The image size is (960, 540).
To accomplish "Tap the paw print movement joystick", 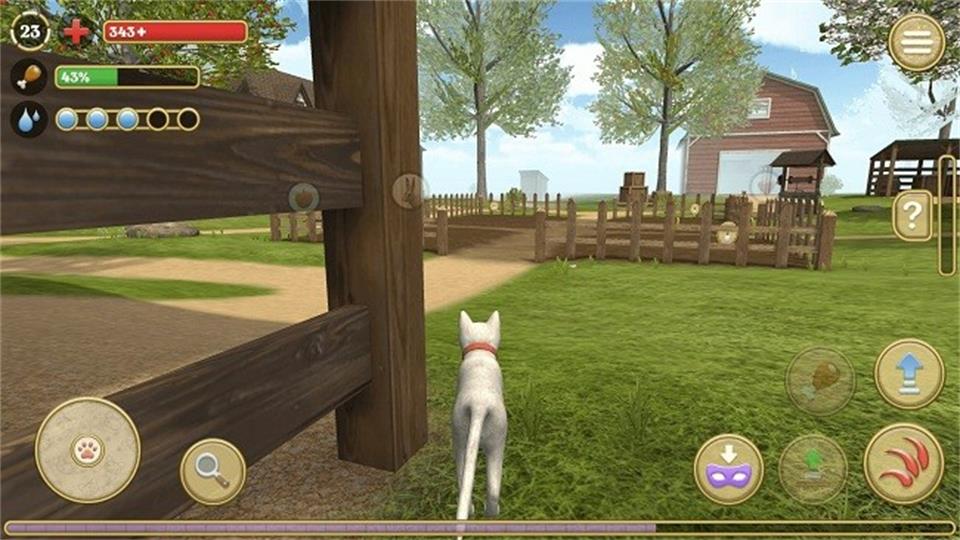I will pos(87,450).
